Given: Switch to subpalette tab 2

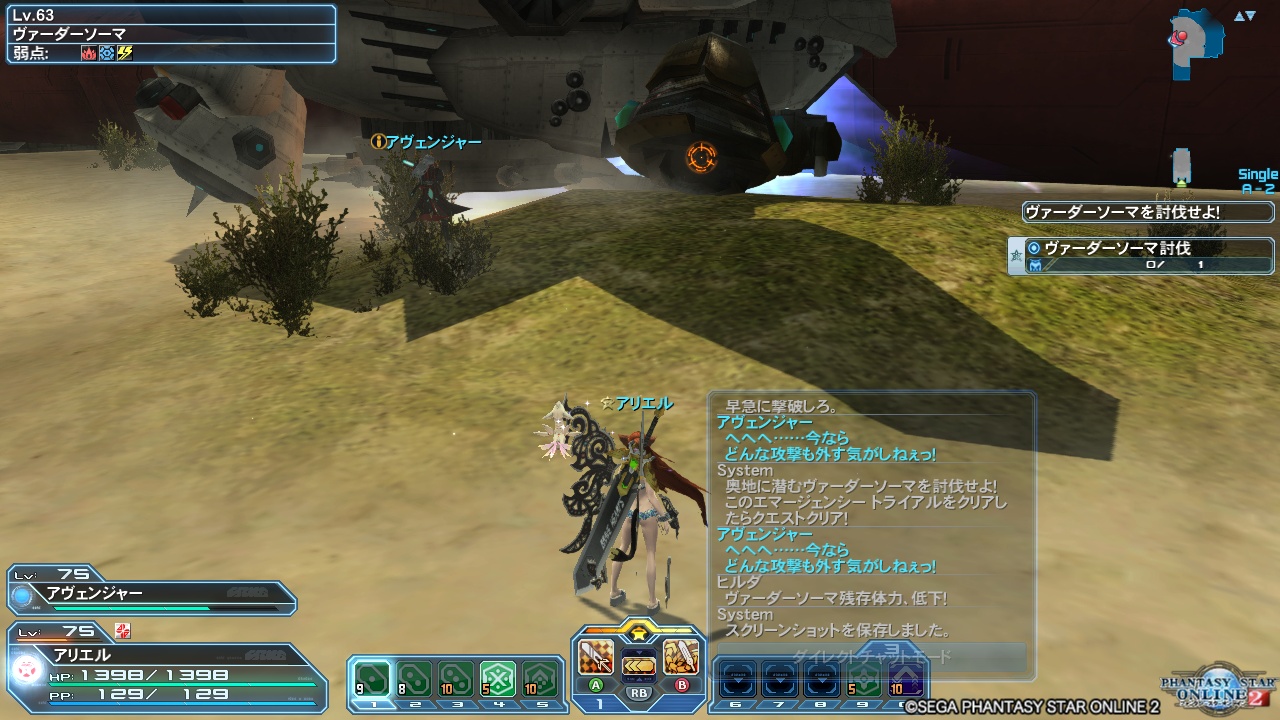Looking at the screenshot, I should tap(414, 704).
